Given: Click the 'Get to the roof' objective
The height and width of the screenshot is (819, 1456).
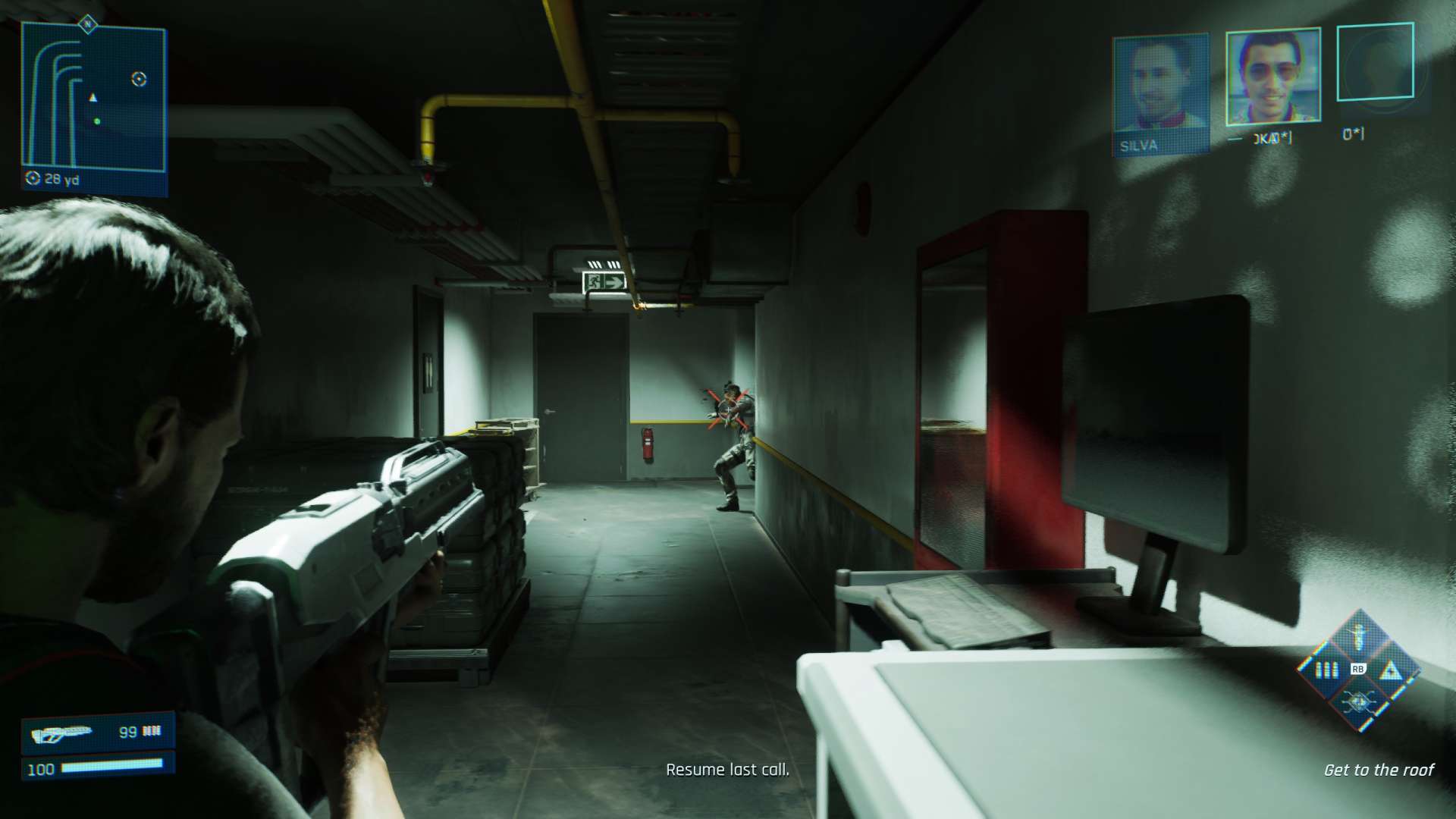Looking at the screenshot, I should pyautogui.click(x=1378, y=770).
